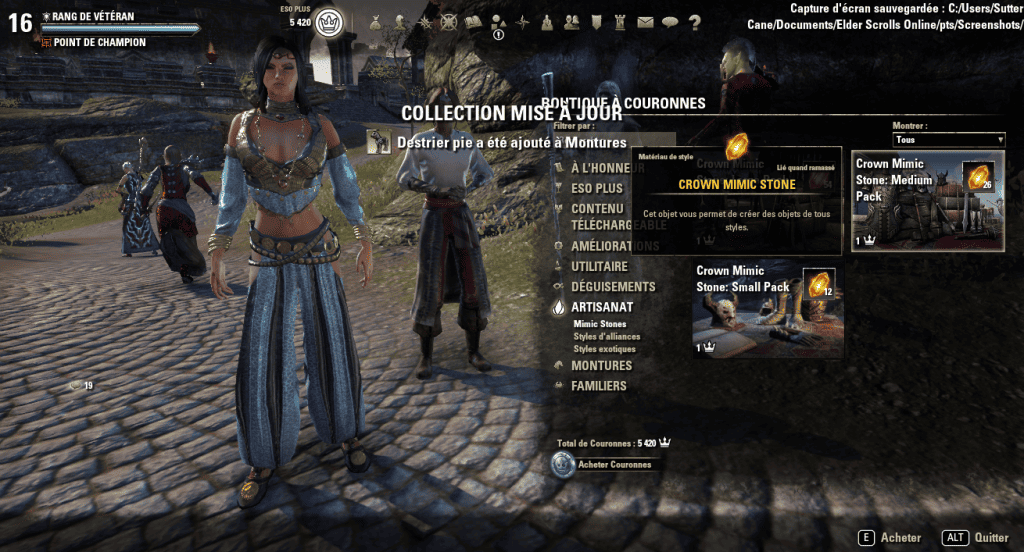This screenshot has height=552, width=1024.
Task: Choose the Mimic Stones subcategory
Action: pyautogui.click(x=600, y=325)
